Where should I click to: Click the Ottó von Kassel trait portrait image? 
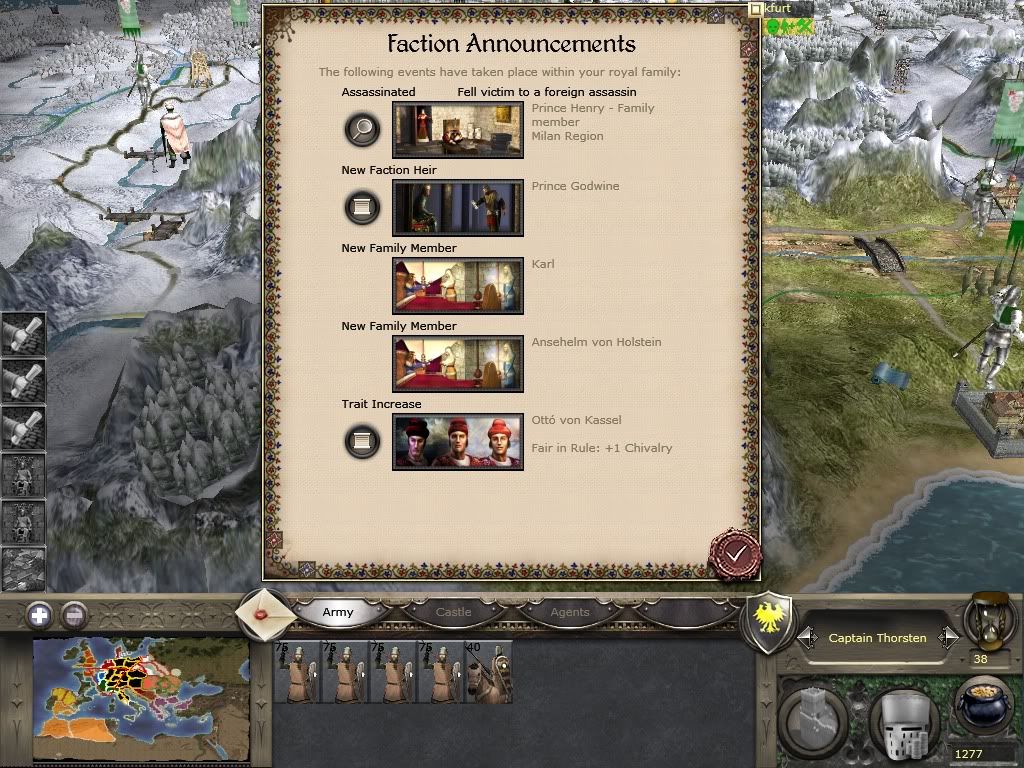tap(458, 442)
